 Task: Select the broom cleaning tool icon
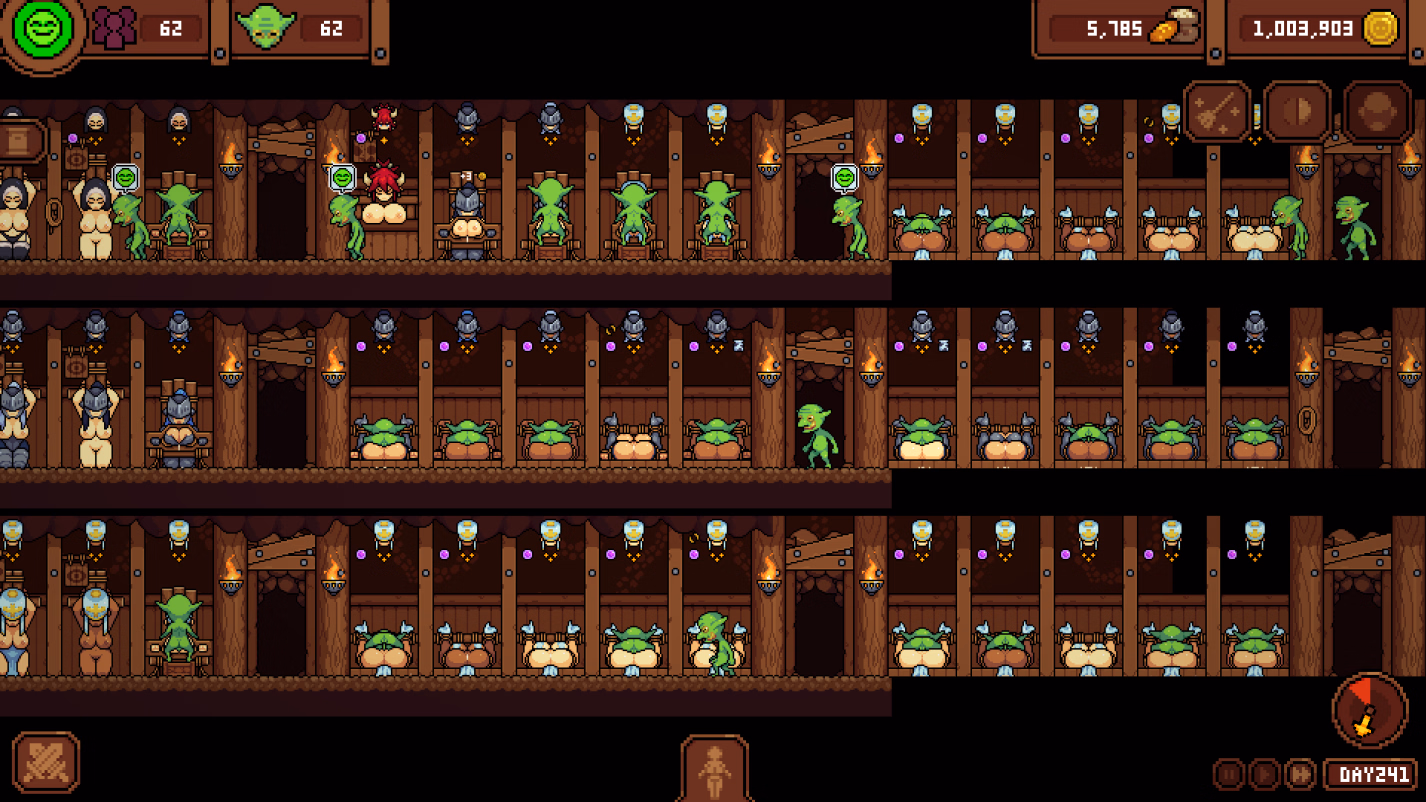[1216, 111]
